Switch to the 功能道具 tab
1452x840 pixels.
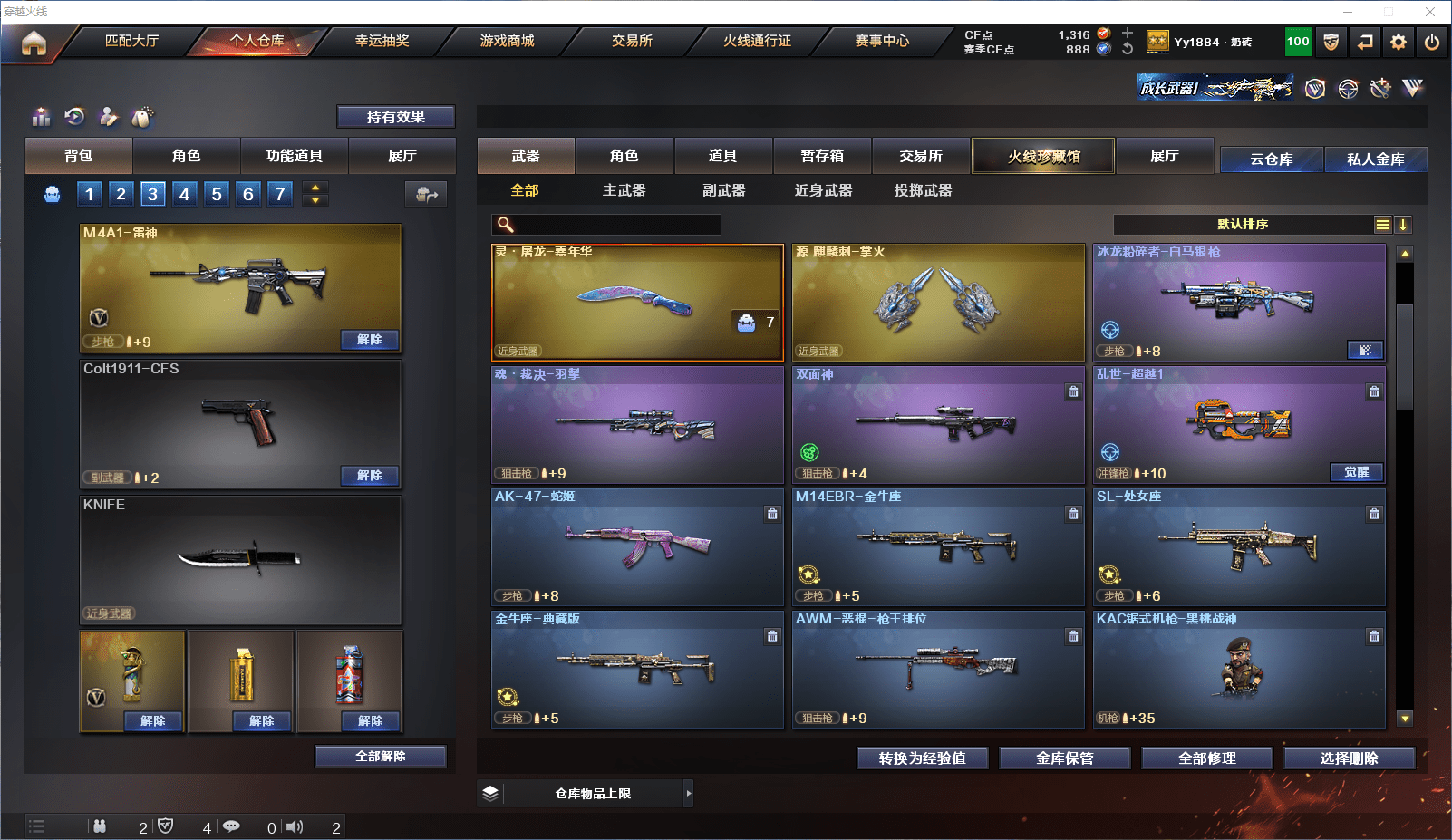[x=294, y=156]
